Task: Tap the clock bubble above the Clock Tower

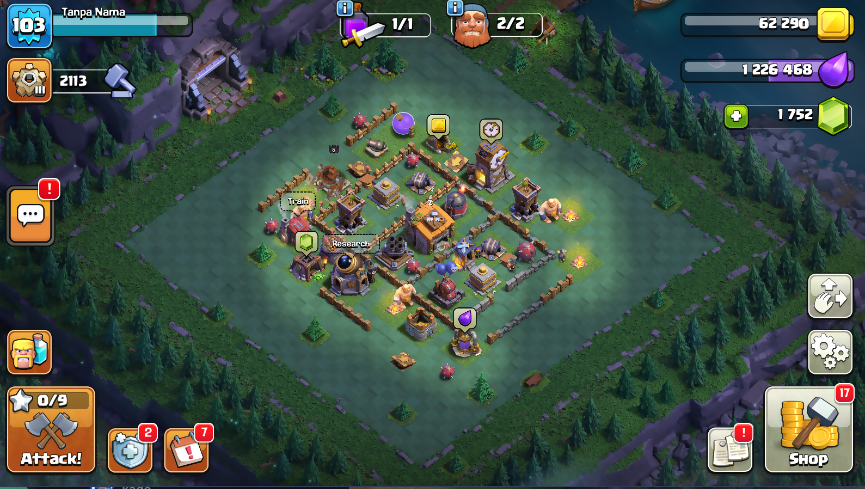Action: 490,129
